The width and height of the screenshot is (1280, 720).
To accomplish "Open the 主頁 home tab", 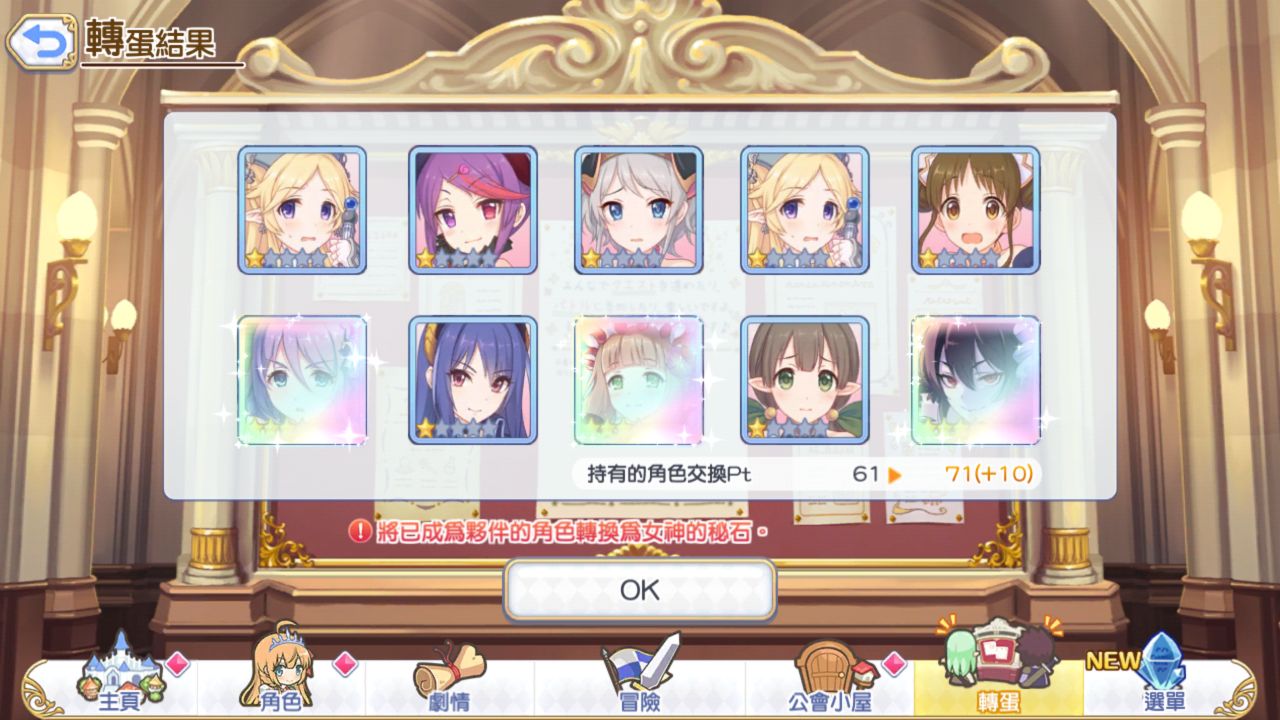I will (119, 680).
